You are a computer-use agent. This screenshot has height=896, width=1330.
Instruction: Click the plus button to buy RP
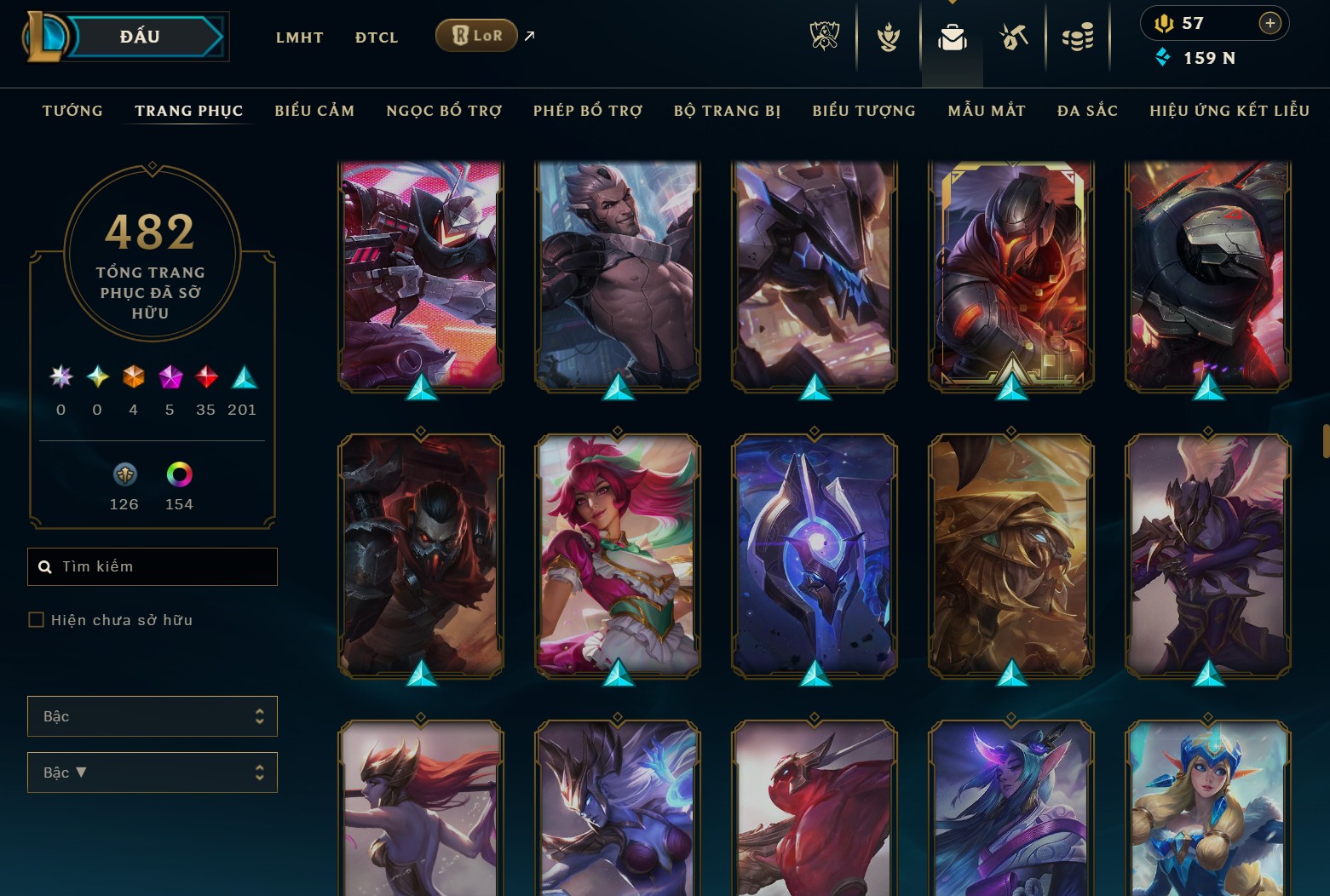pyautogui.click(x=1270, y=23)
